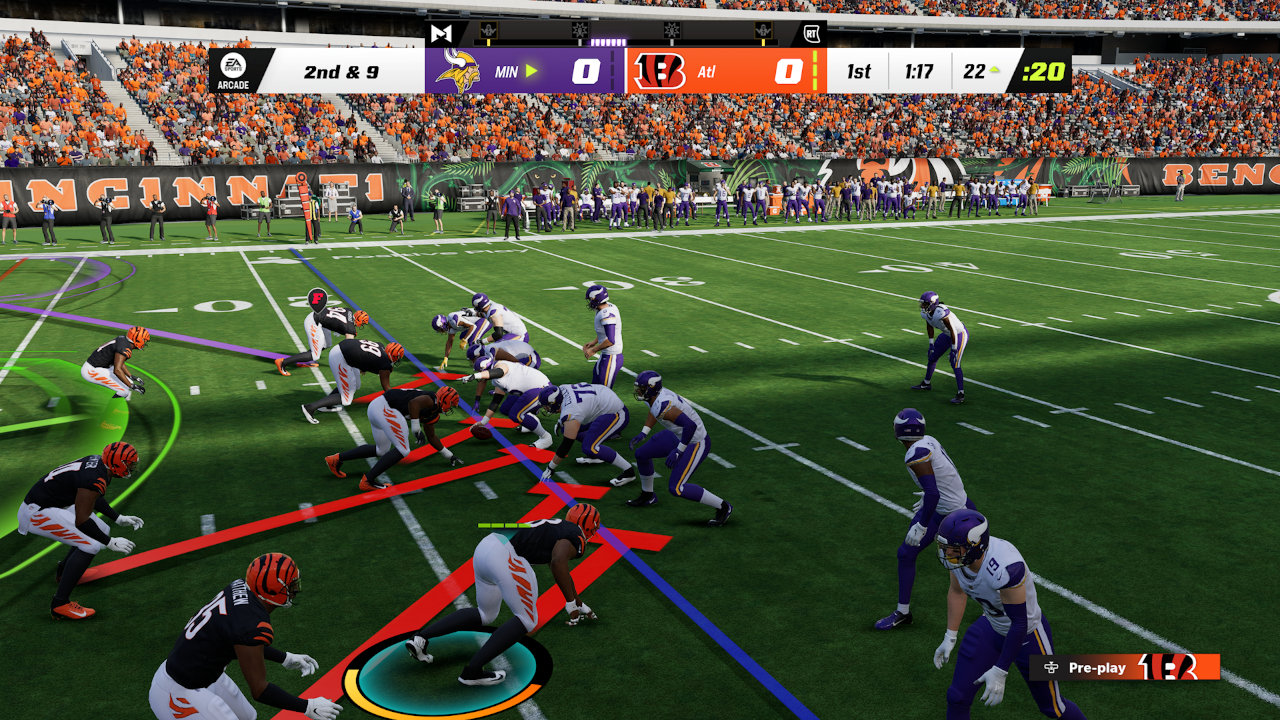Click the purple drive progress meter
Screen dimensions: 1280x720
click(x=607, y=42)
